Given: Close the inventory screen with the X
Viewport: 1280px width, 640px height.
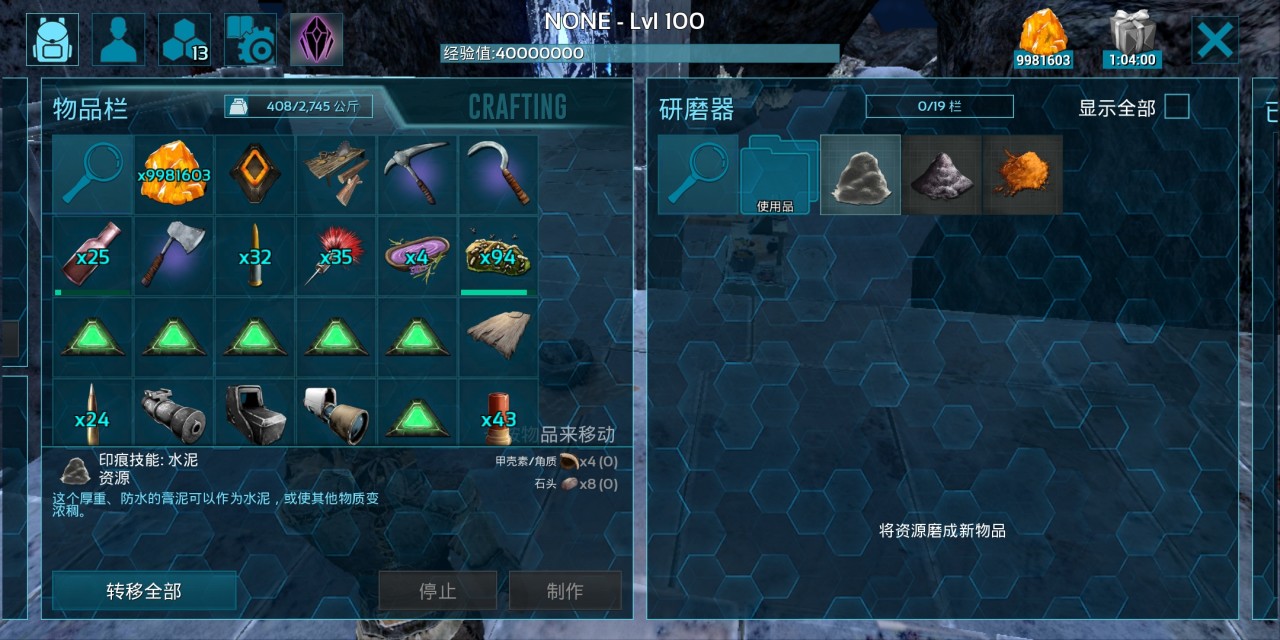Looking at the screenshot, I should click(x=1215, y=40).
